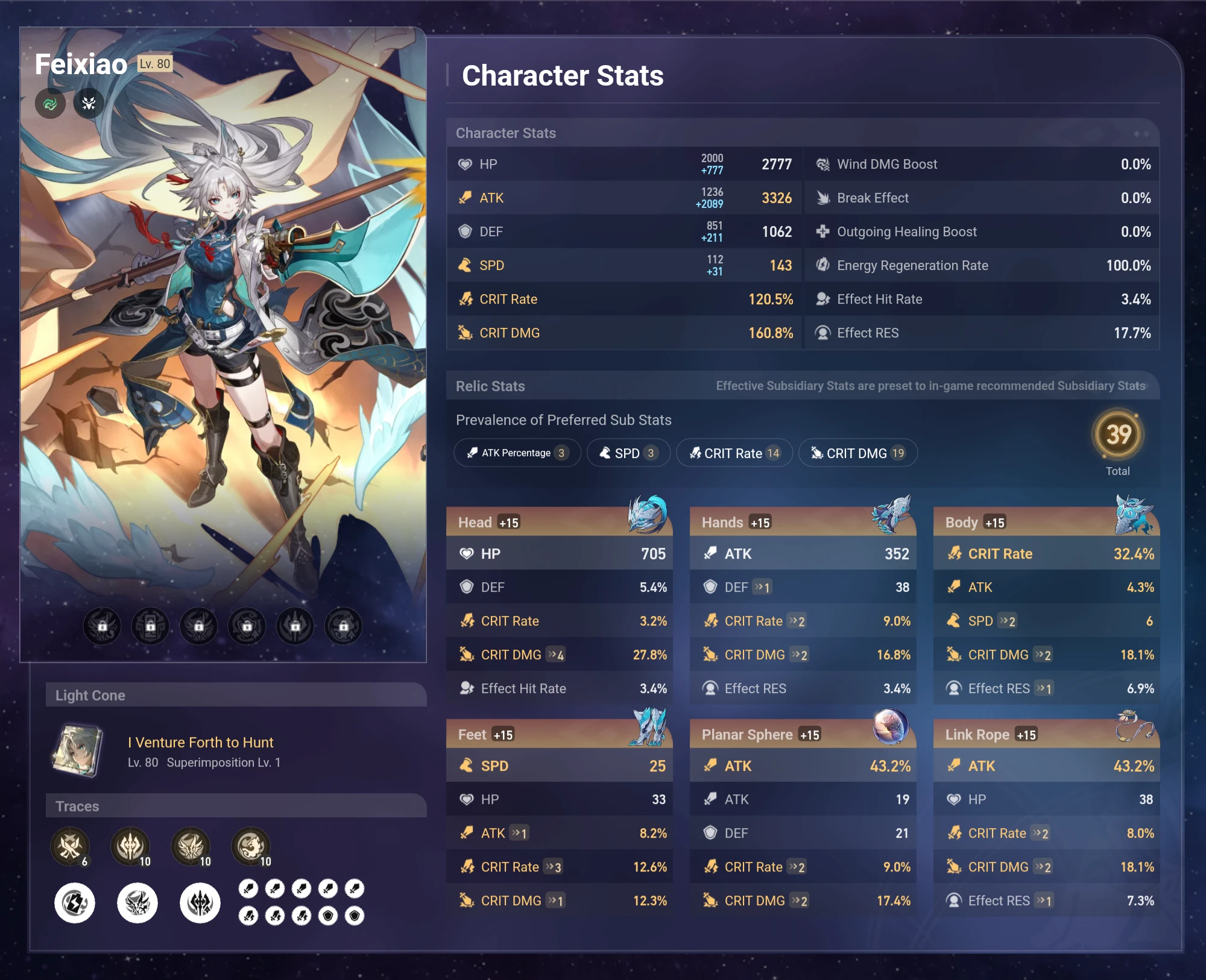This screenshot has width=1206, height=980.
Task: Click the first locked Eidolon below the artwork
Action: click(101, 626)
